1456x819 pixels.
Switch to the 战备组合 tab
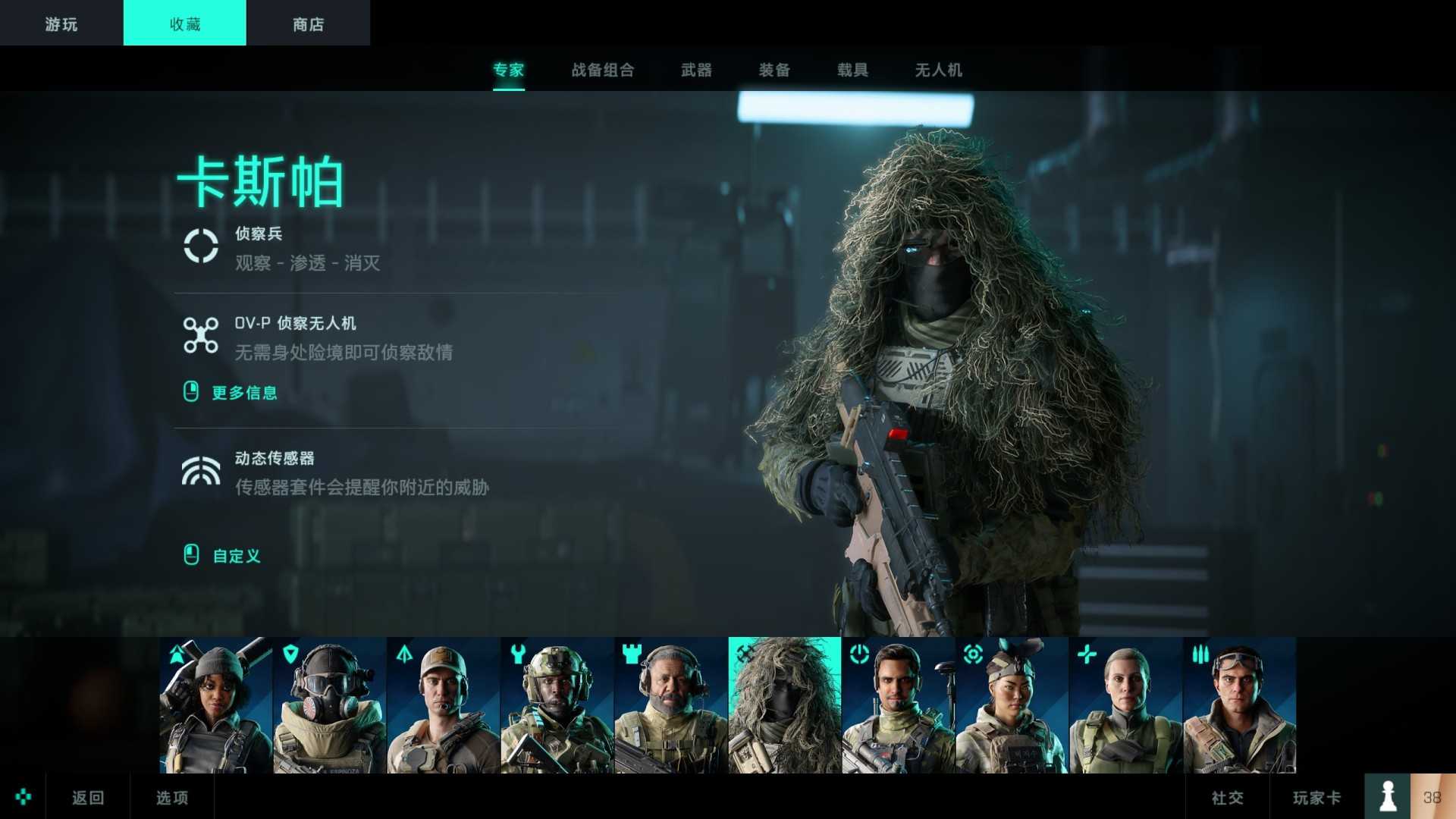[x=603, y=70]
